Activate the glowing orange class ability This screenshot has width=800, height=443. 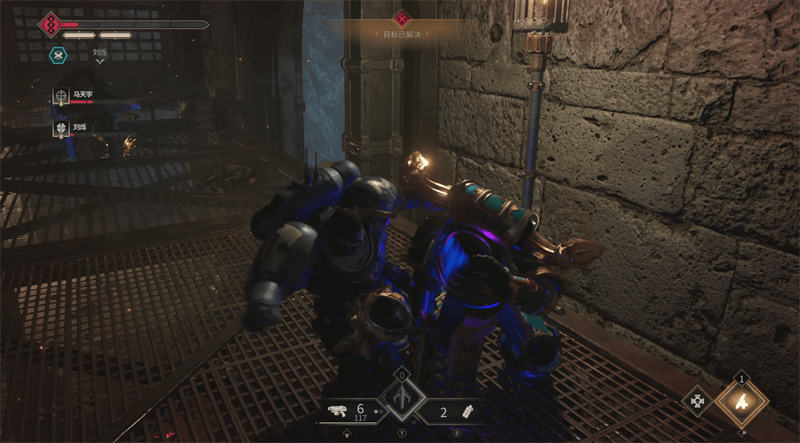(741, 403)
